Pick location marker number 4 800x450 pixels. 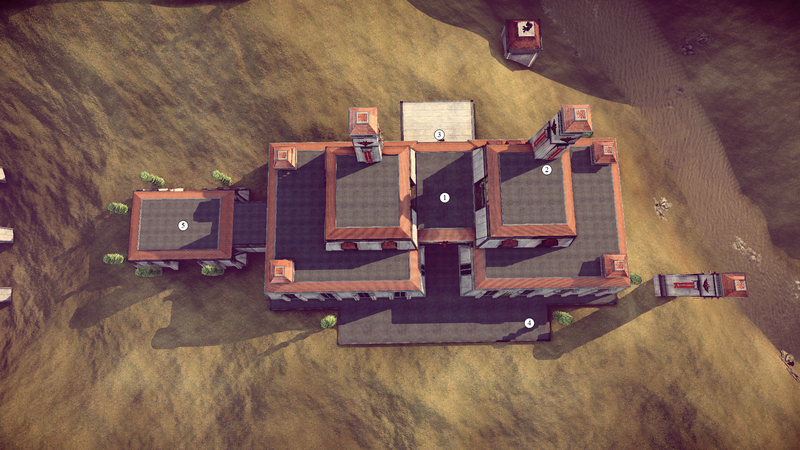click(x=529, y=322)
